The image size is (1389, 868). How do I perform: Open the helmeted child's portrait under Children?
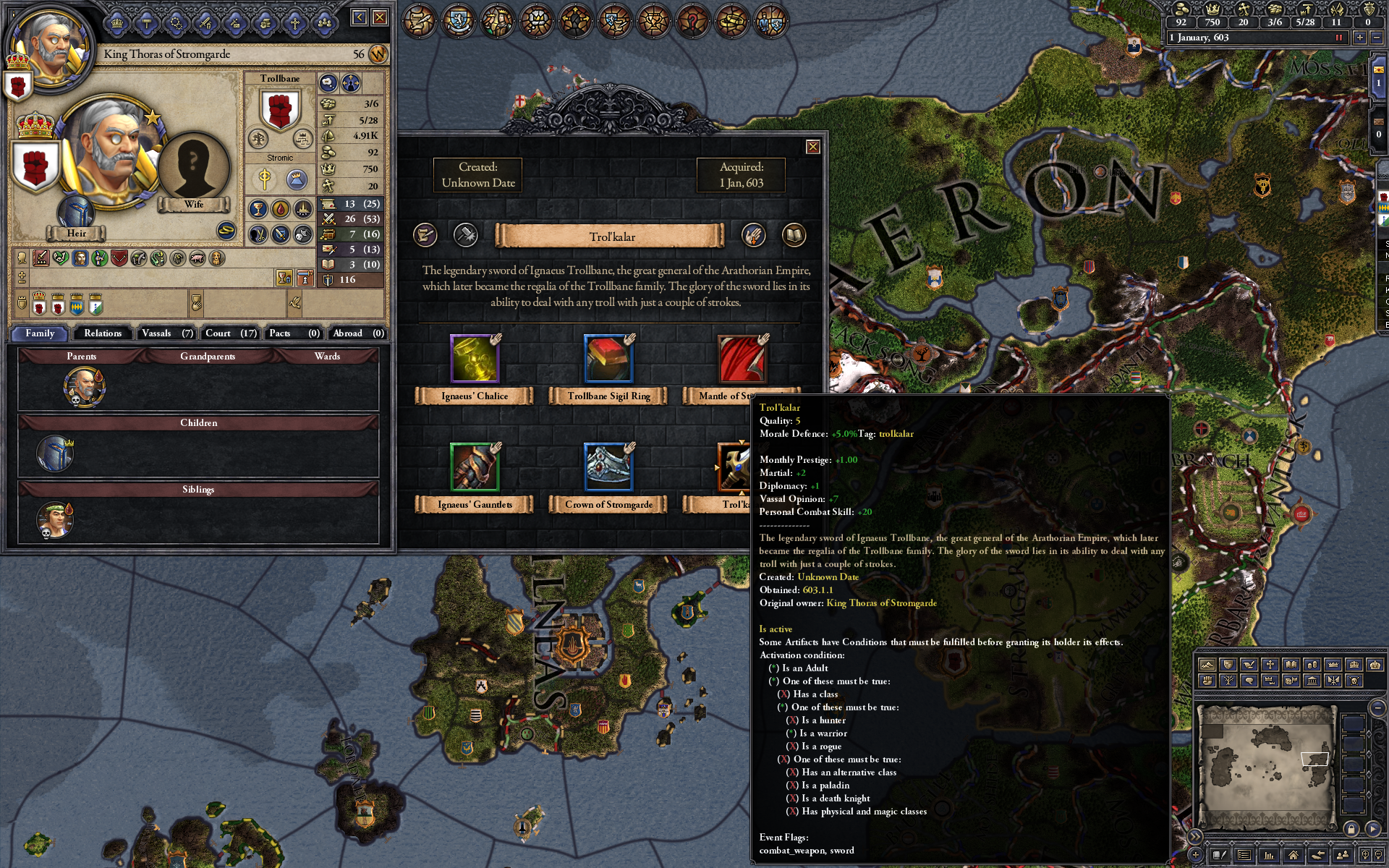pyautogui.click(x=55, y=454)
